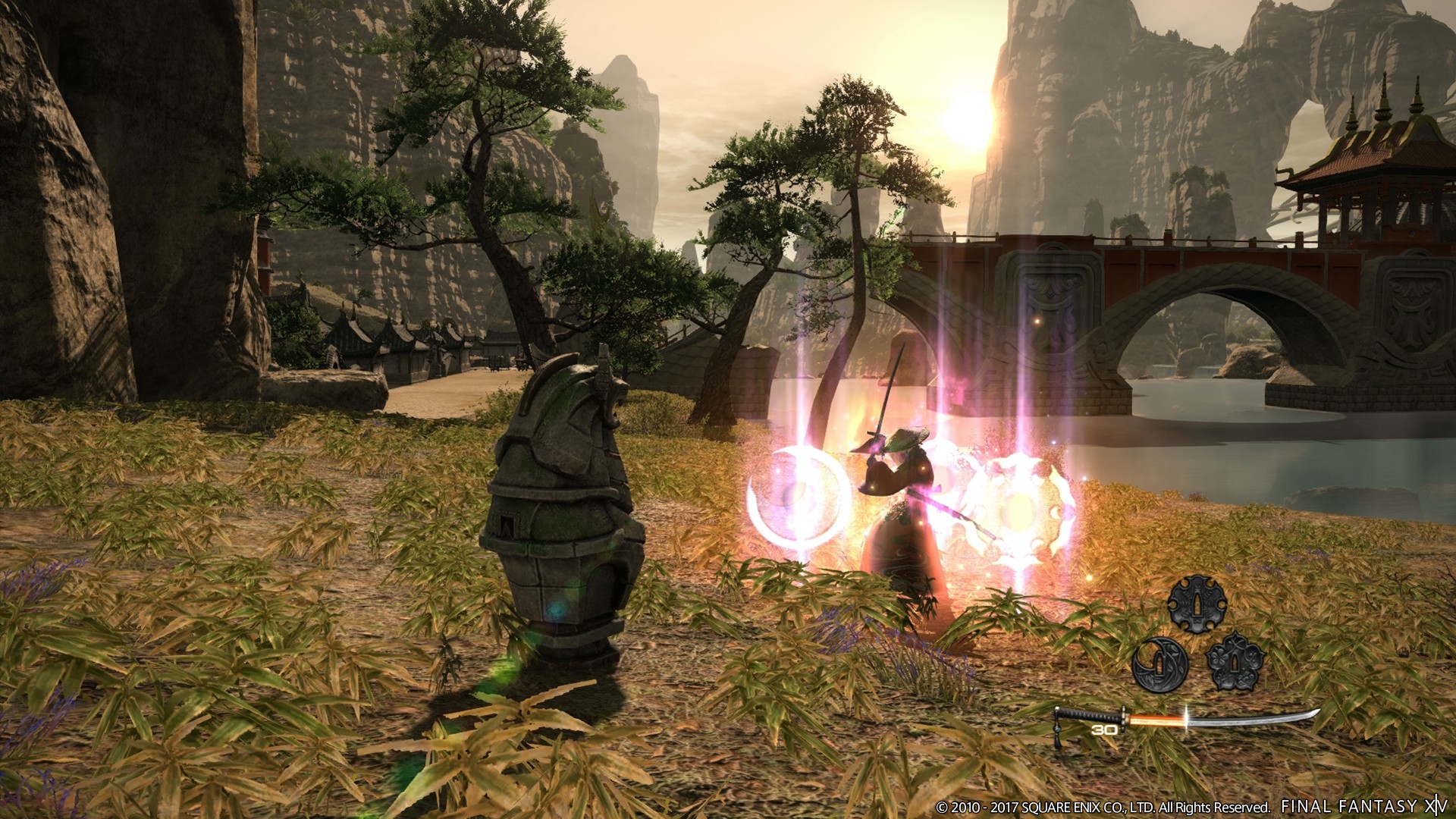Toggle the glowing sun disc effect
The height and width of the screenshot is (819, 1456).
[1016, 508]
